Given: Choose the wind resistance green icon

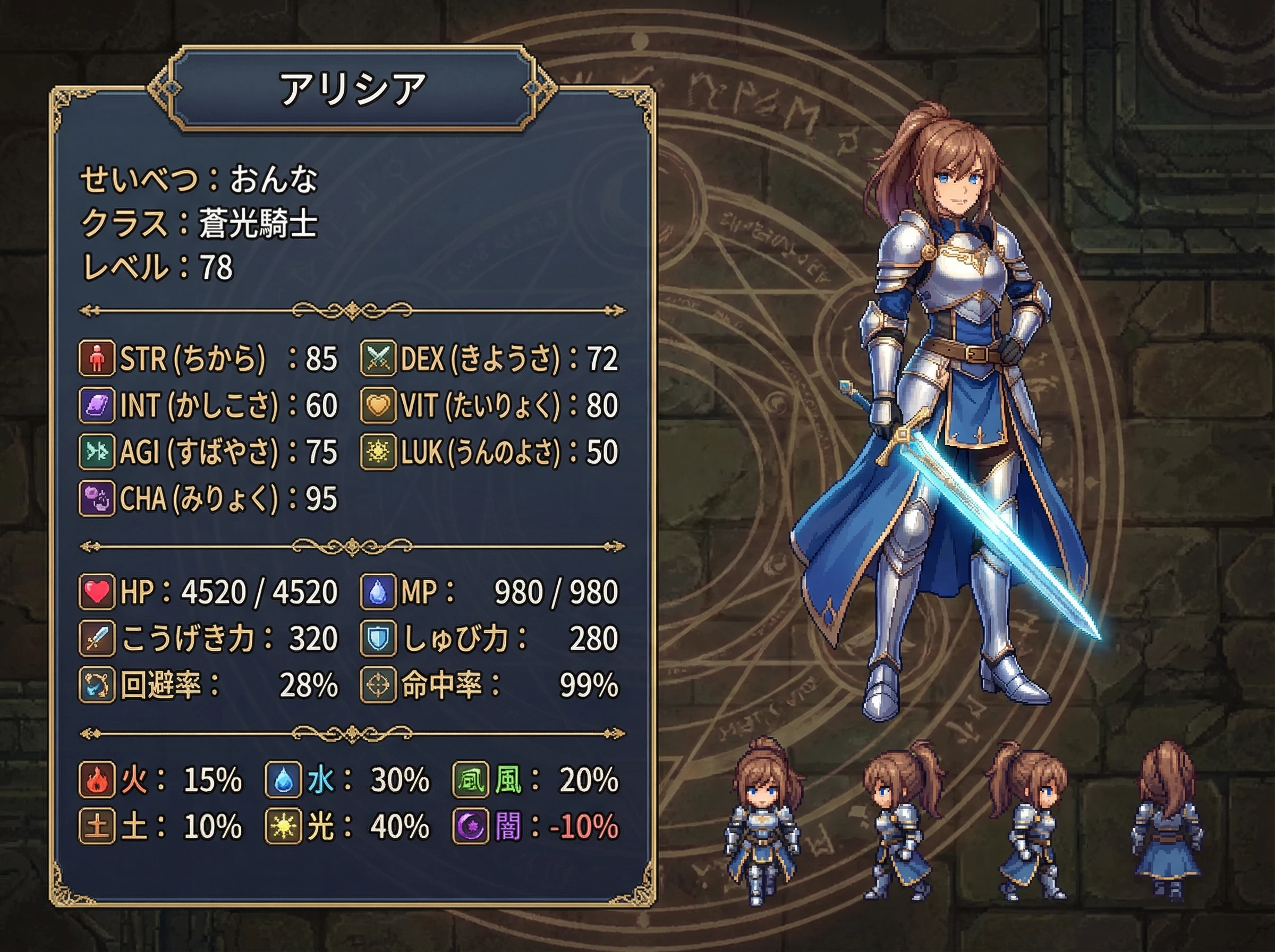Looking at the screenshot, I should (x=470, y=780).
